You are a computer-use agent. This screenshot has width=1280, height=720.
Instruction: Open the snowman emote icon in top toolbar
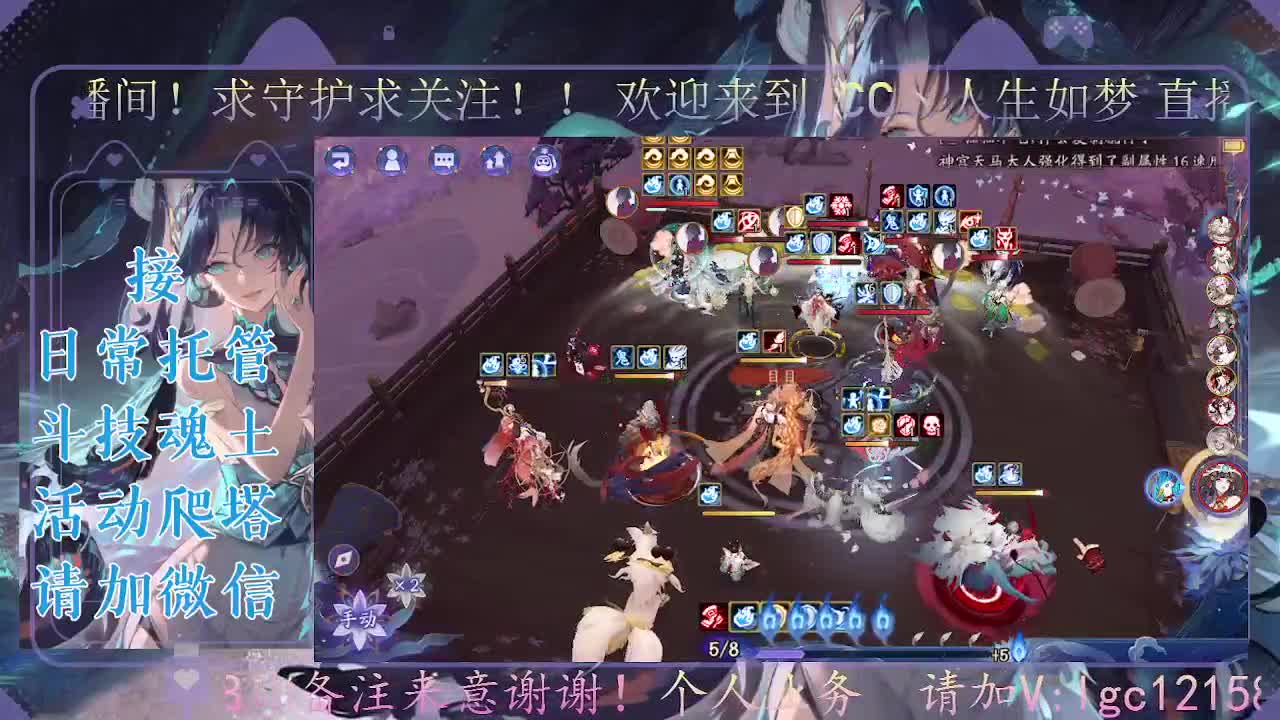(x=545, y=161)
